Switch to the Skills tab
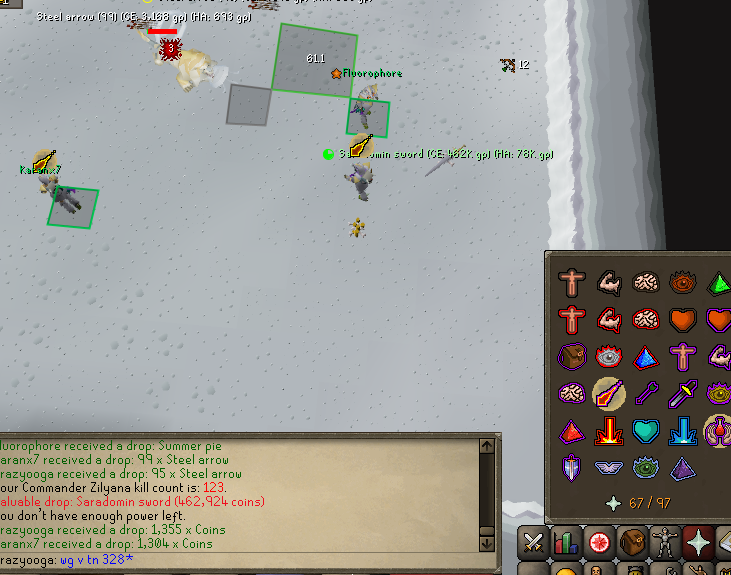 (x=567, y=543)
